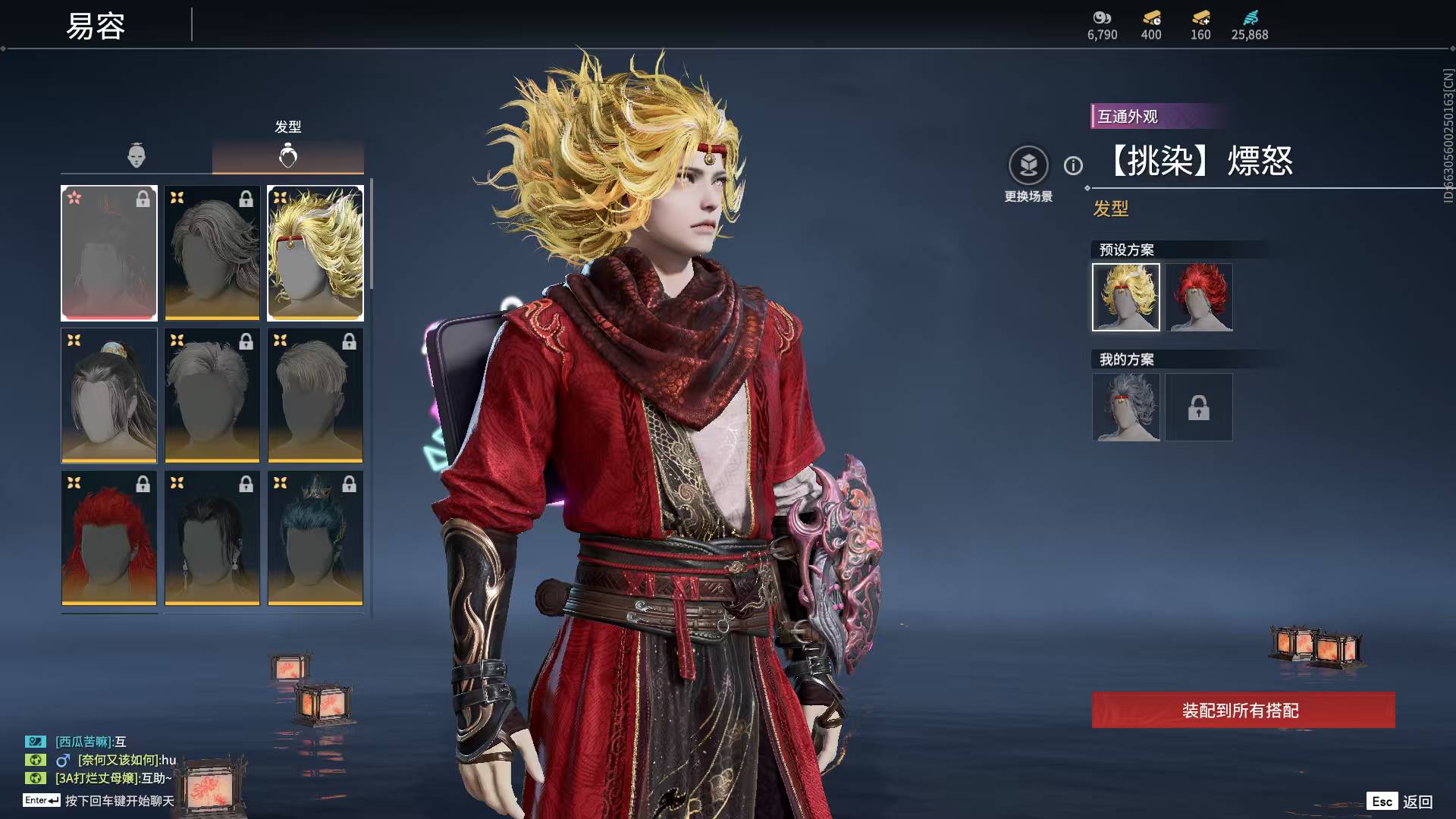Select the golden spiky hairstyle thumbnail
1456x819 pixels.
coord(315,253)
